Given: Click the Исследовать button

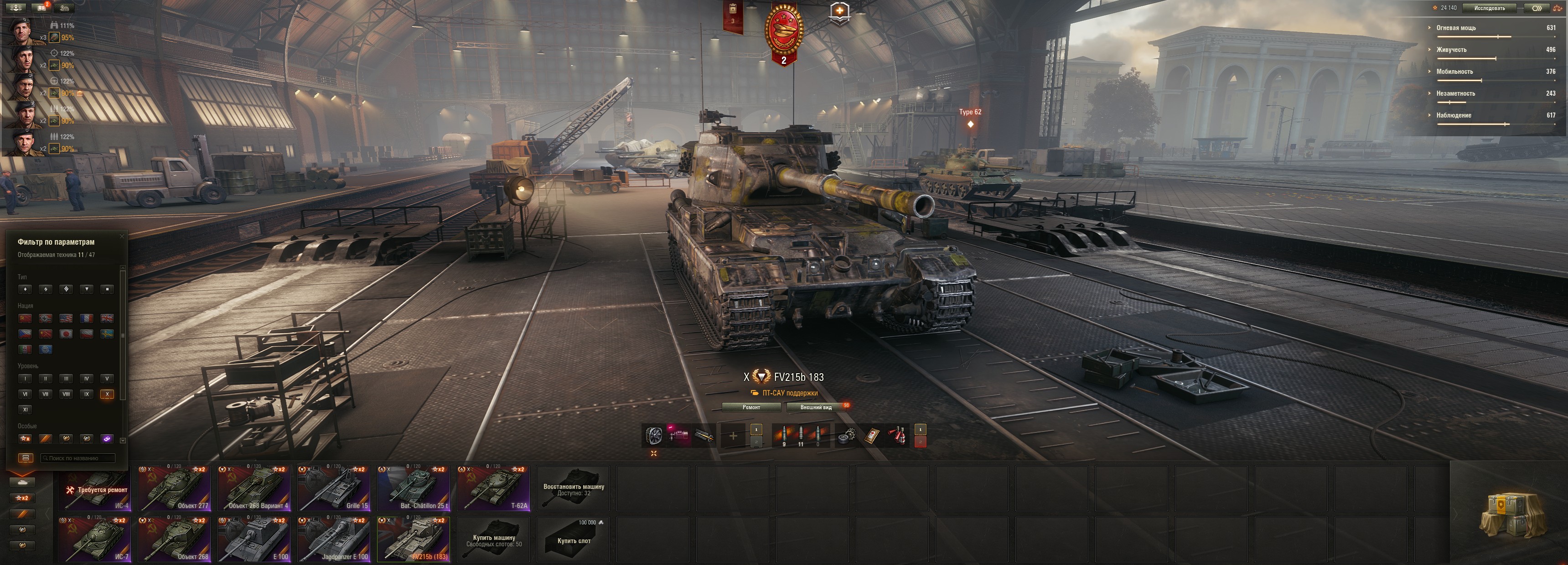Looking at the screenshot, I should (1489, 8).
